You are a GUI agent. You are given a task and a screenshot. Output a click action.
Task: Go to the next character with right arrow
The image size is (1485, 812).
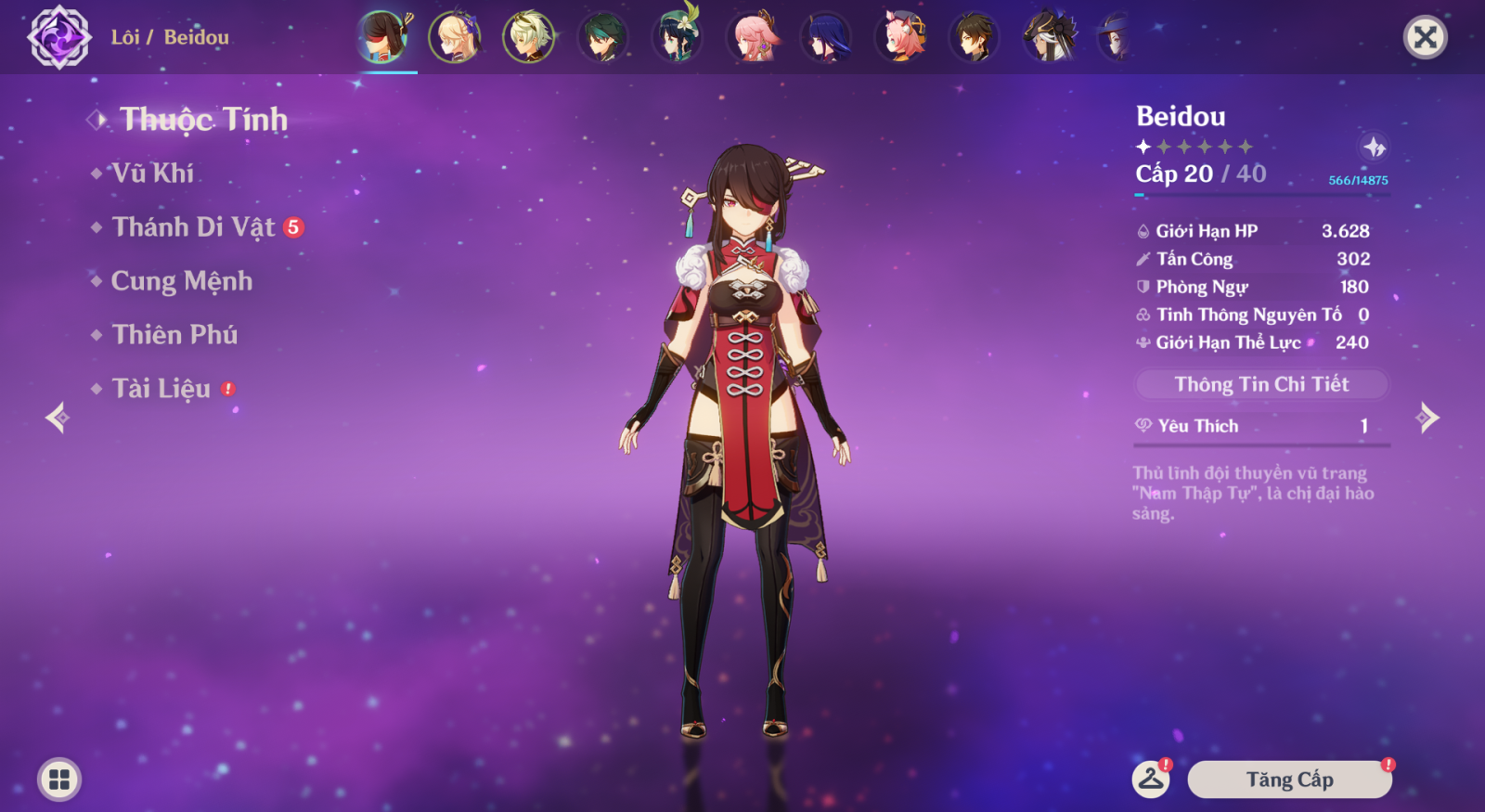pos(1428,418)
